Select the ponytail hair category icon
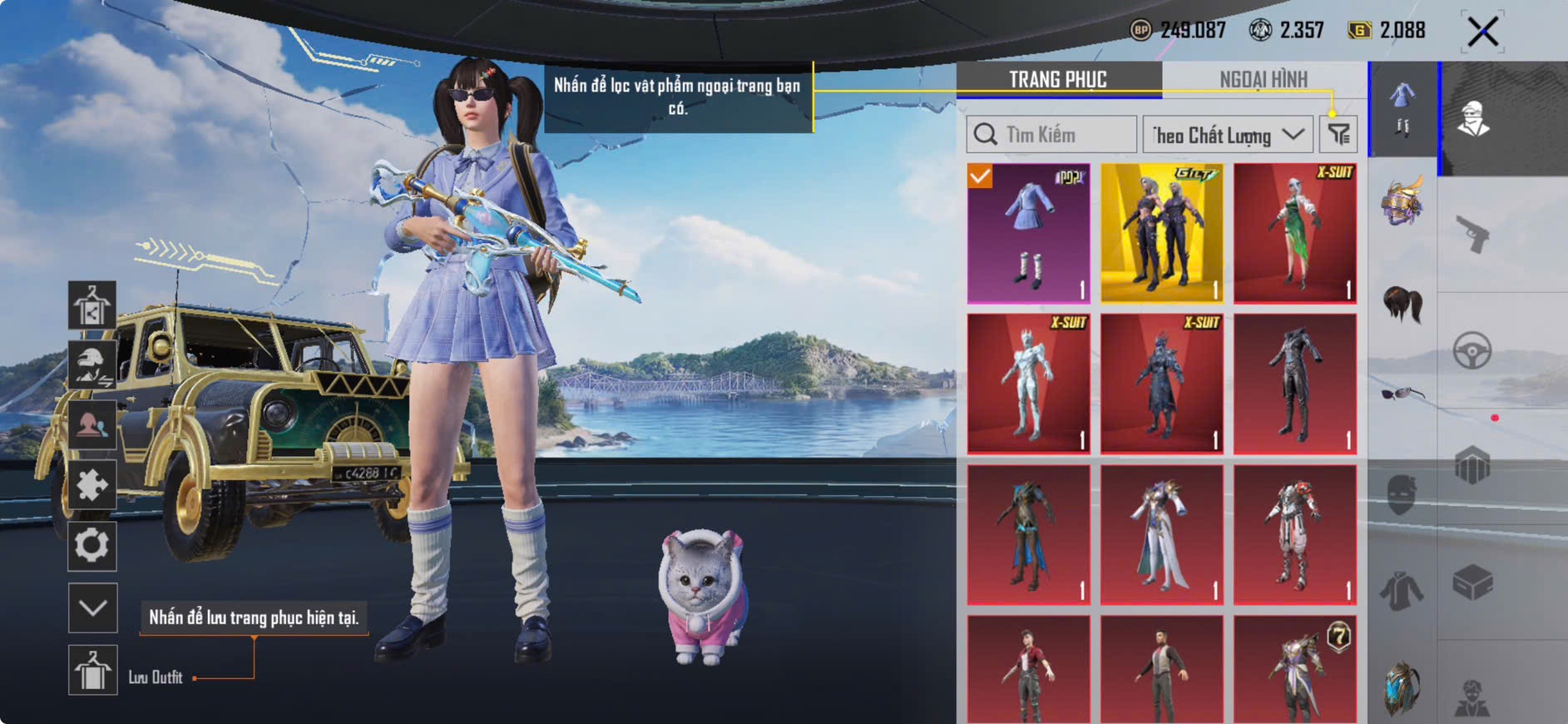 pyautogui.click(x=1402, y=303)
